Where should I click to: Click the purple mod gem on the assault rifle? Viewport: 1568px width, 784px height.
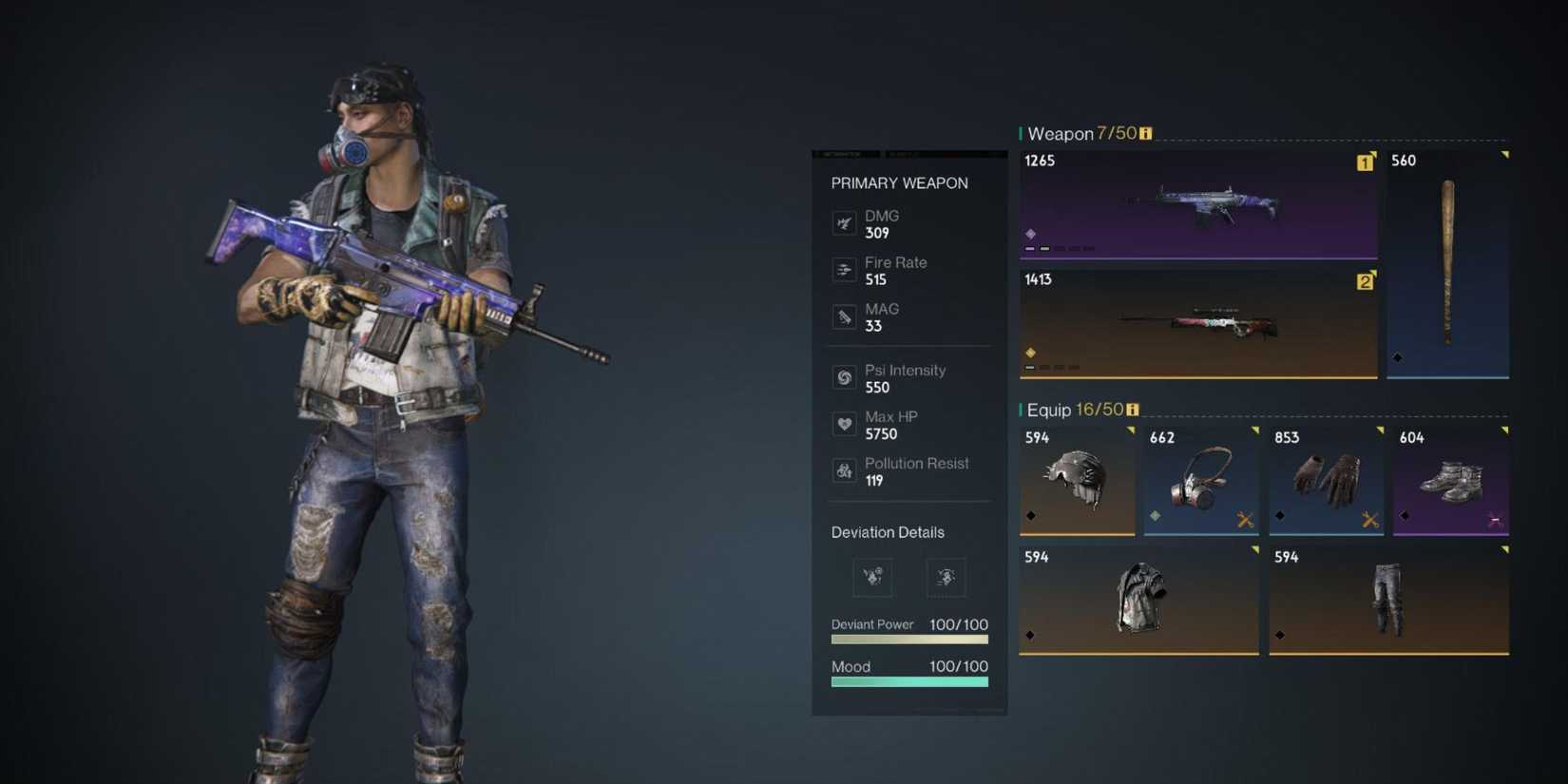pos(1031,234)
